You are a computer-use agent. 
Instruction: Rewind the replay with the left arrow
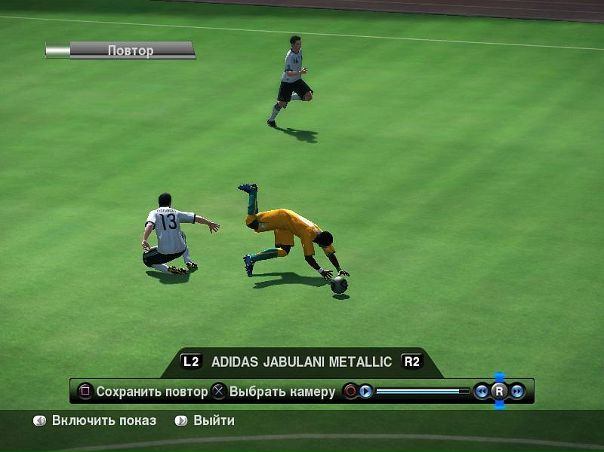482,391
